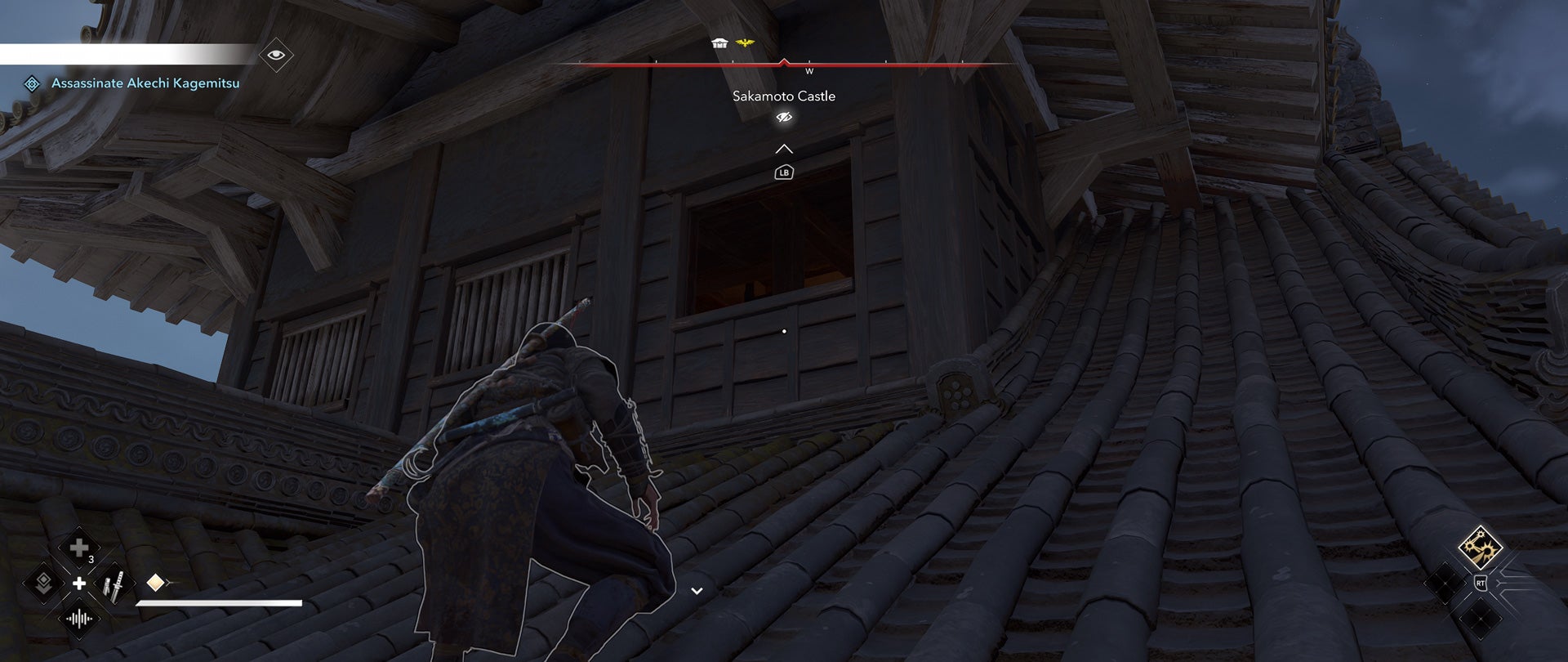Image resolution: width=1568 pixels, height=662 pixels.
Task: Select the health restoration item on the d-pad
Action: point(79,546)
